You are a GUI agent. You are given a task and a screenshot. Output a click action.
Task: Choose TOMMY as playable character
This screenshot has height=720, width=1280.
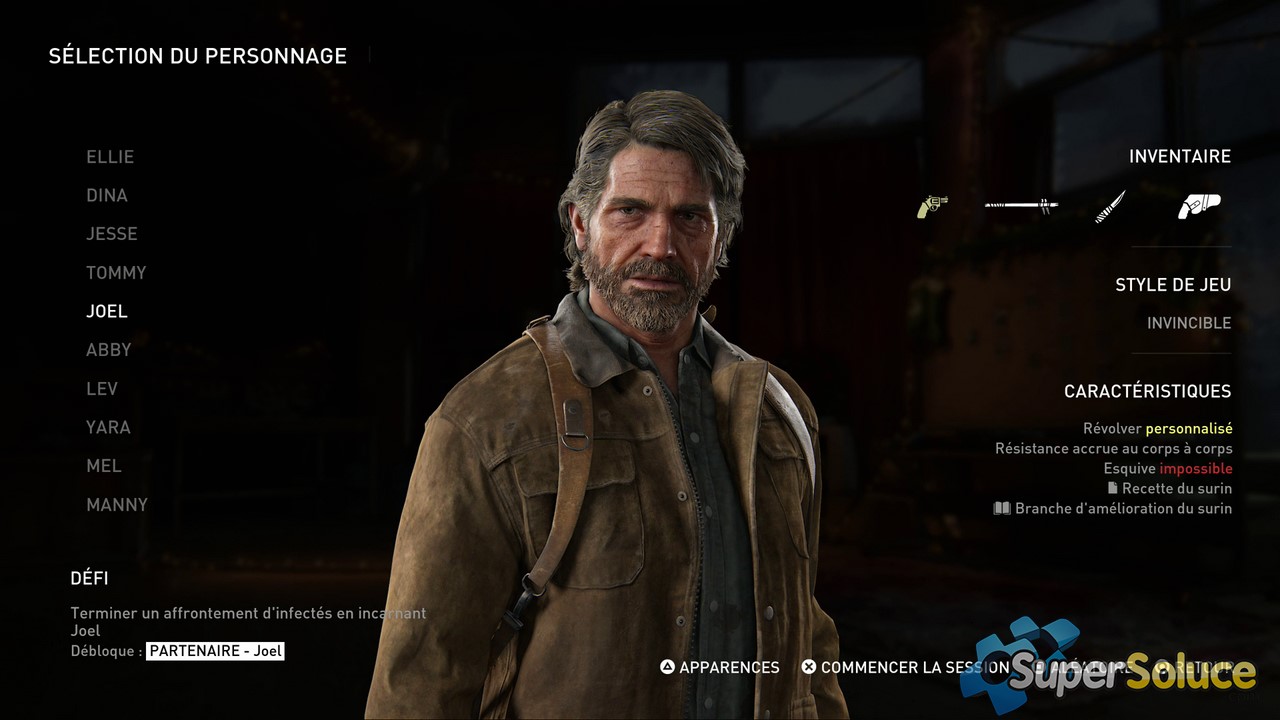[115, 272]
